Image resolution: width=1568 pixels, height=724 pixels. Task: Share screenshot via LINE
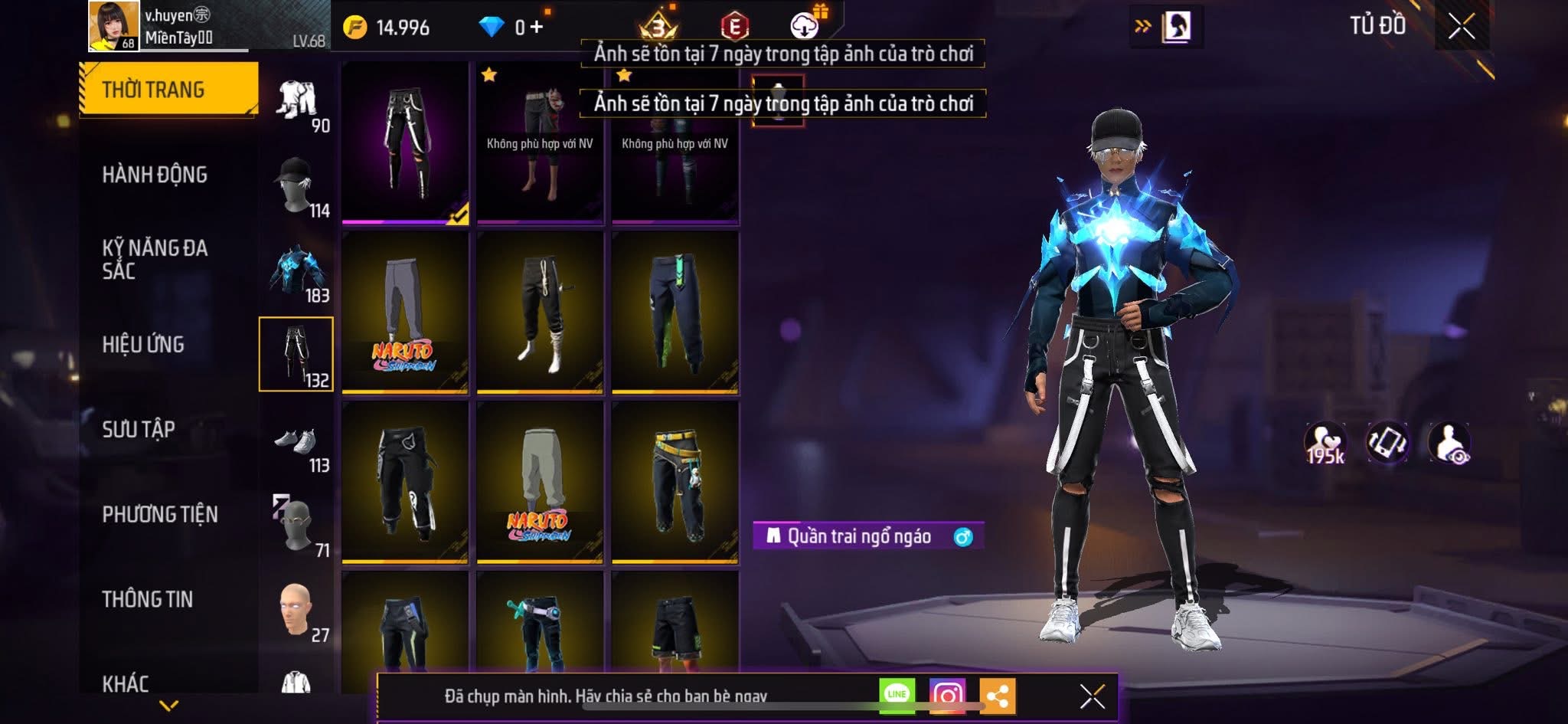(x=897, y=695)
